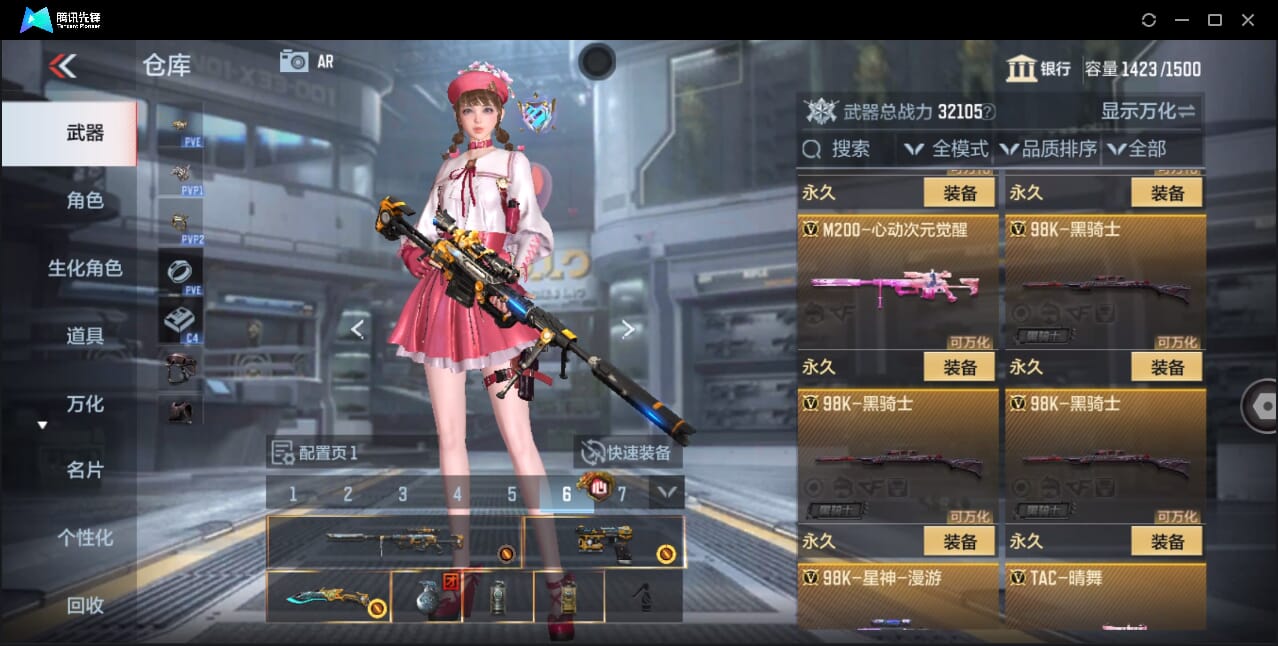
Task: Switch to the 名片 category
Action: point(84,470)
